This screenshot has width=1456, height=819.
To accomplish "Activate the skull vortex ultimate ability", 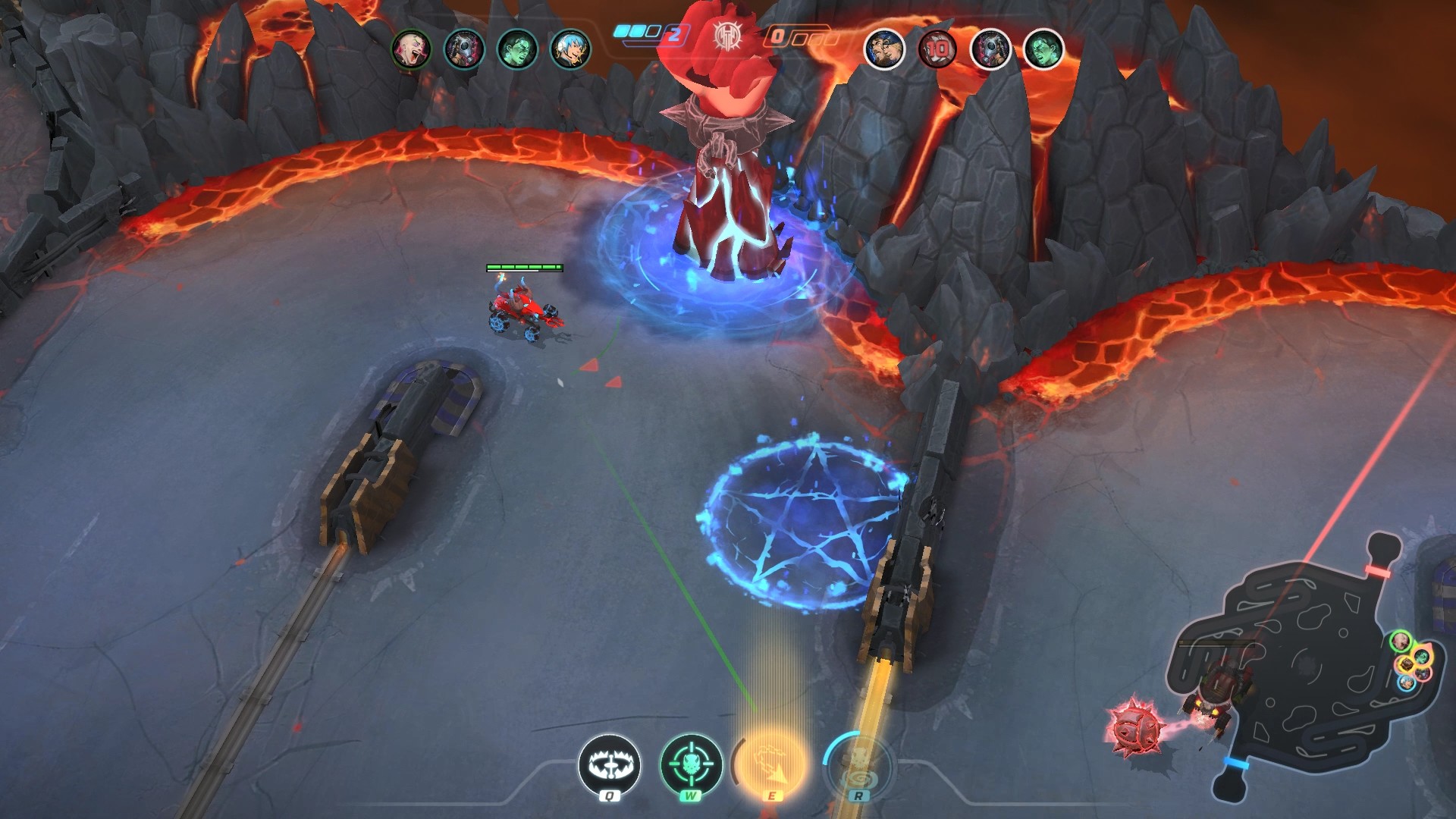I will [858, 764].
